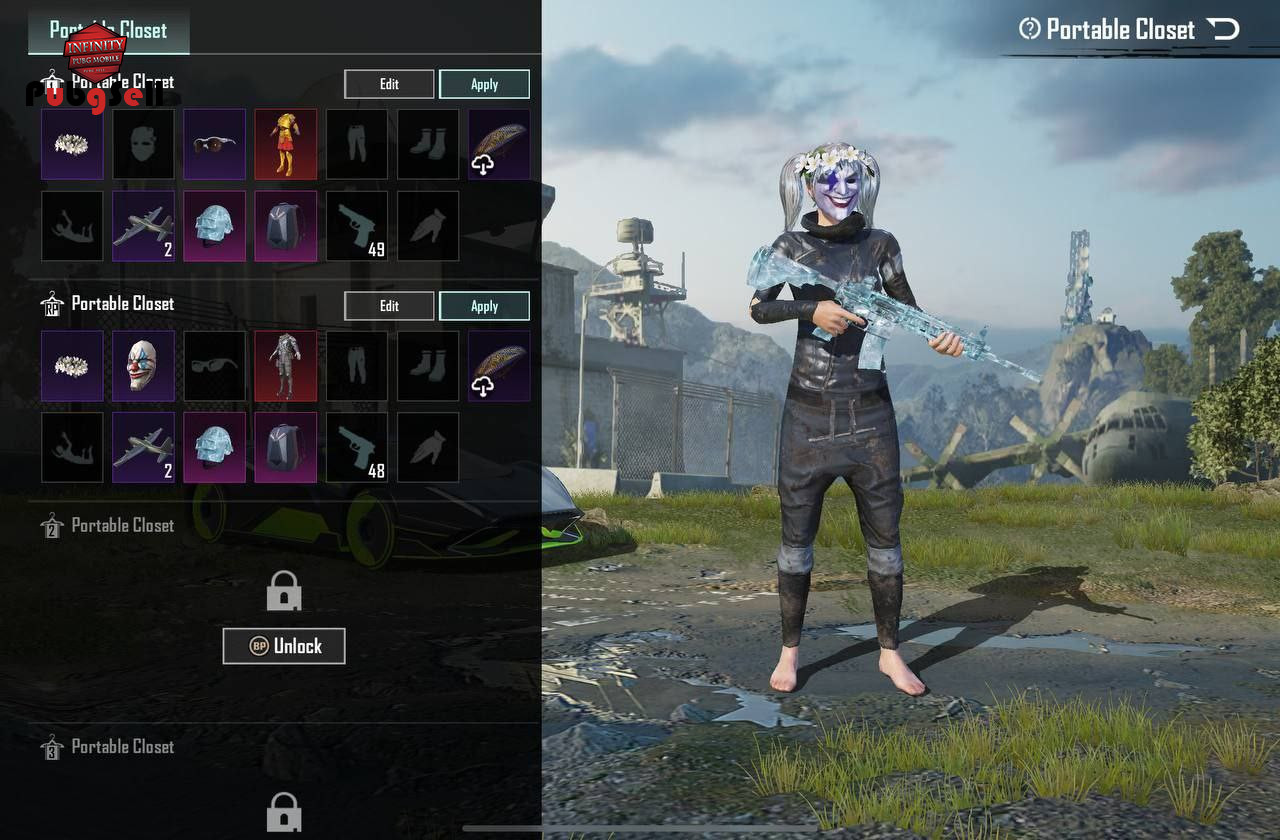The image size is (1280, 840).
Task: Go back using the return arrow
Action: [x=1222, y=29]
